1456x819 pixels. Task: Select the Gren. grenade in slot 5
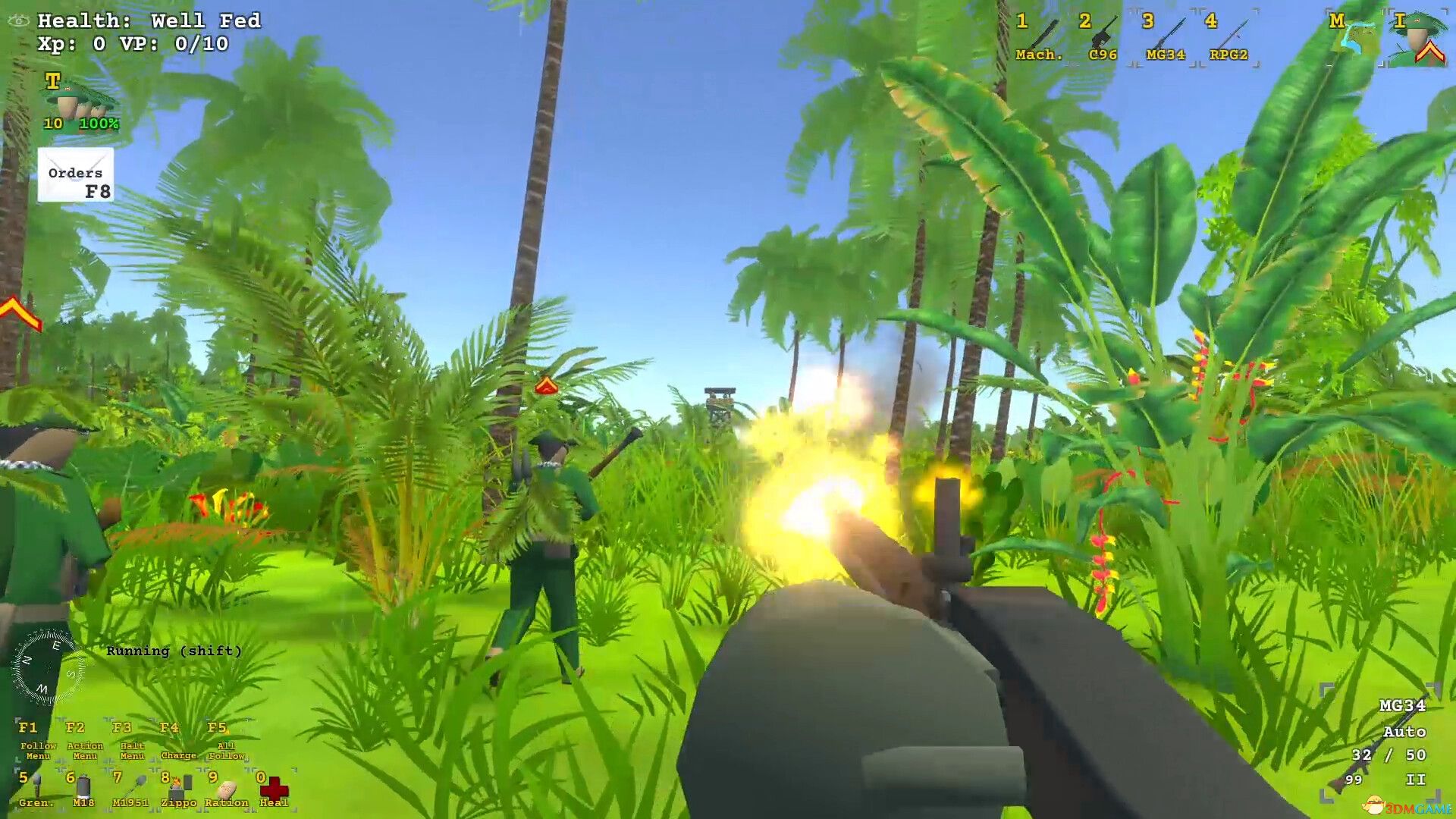pos(30,785)
